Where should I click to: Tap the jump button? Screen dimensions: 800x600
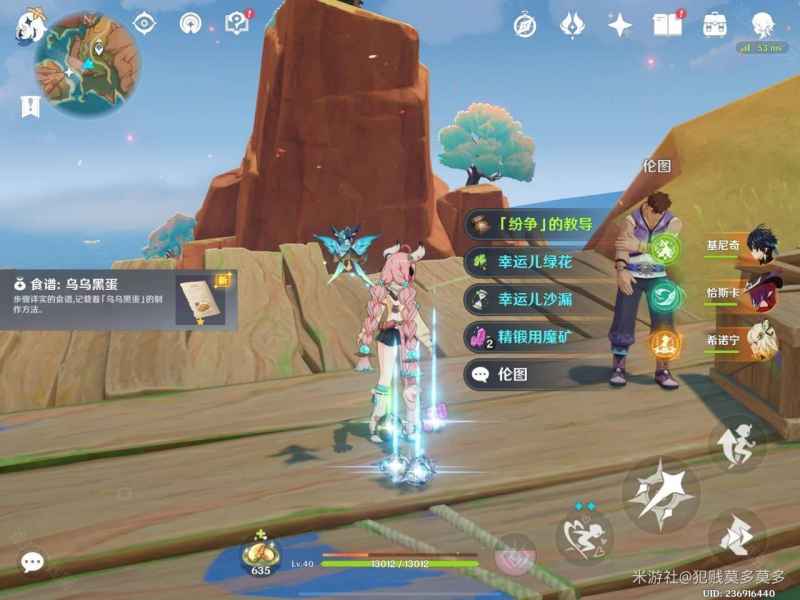tap(737, 445)
